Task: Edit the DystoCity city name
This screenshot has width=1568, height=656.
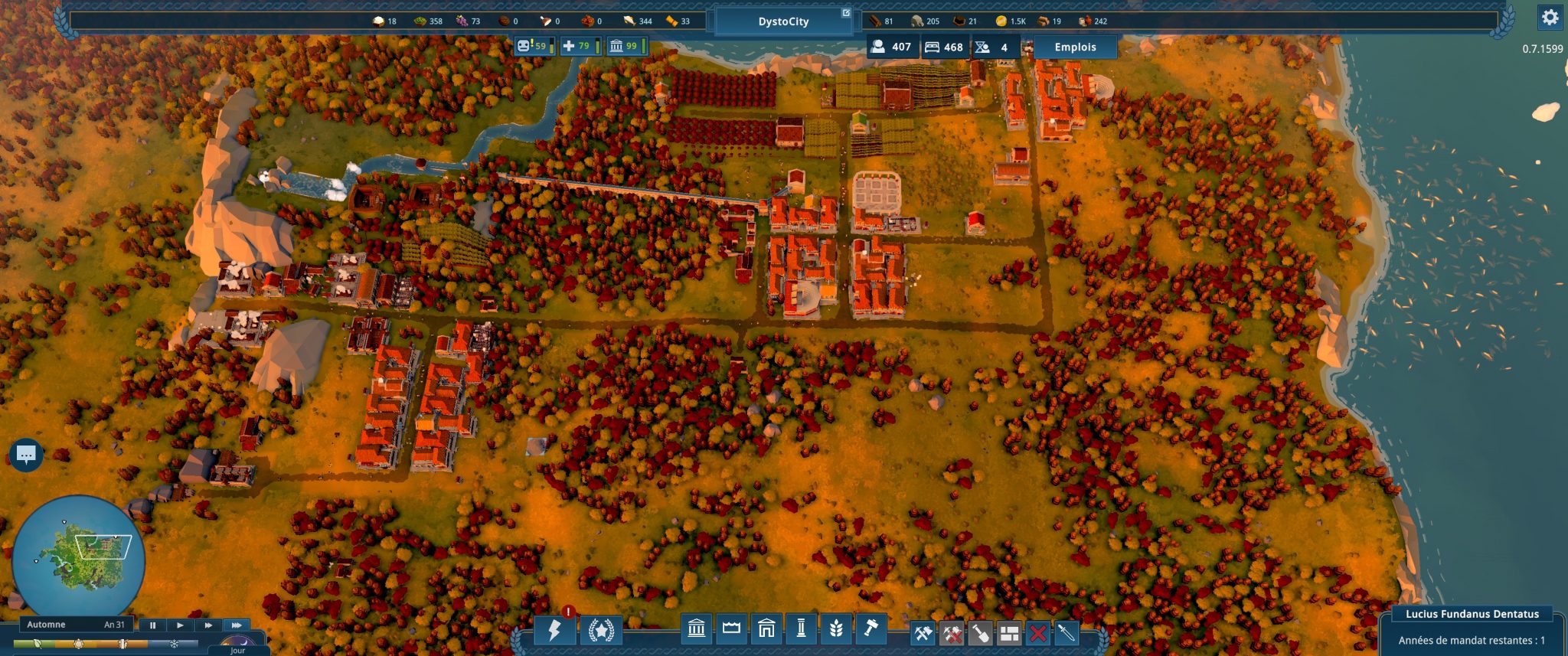Action: (x=783, y=21)
